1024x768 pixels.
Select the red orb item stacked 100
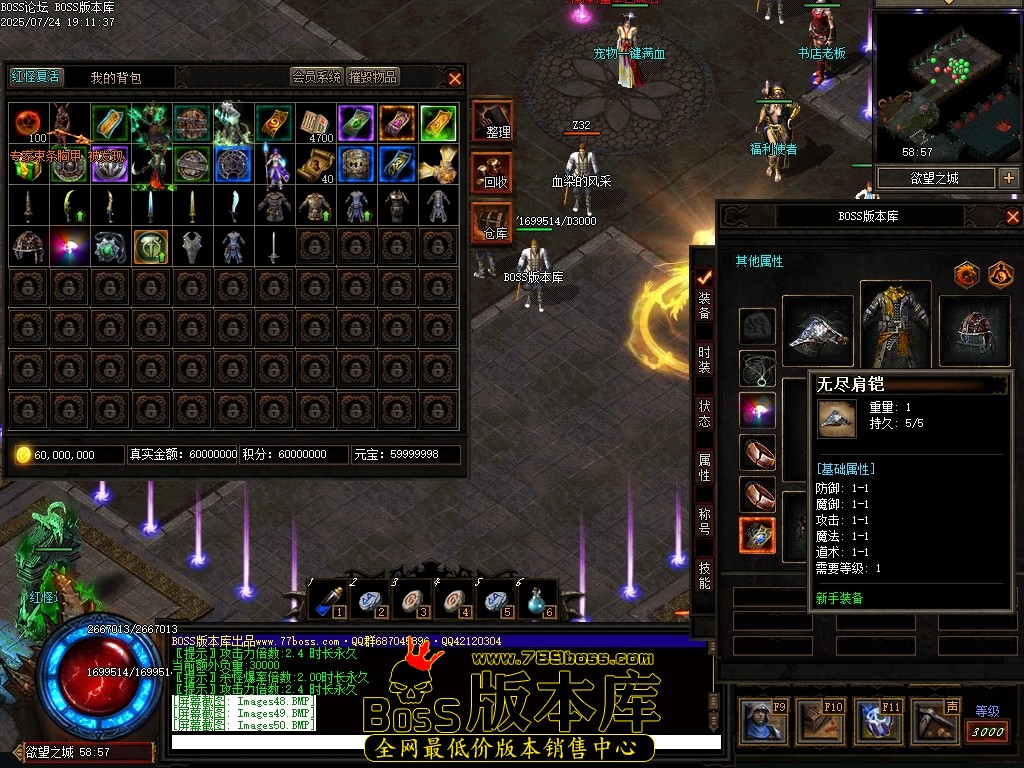coord(28,123)
